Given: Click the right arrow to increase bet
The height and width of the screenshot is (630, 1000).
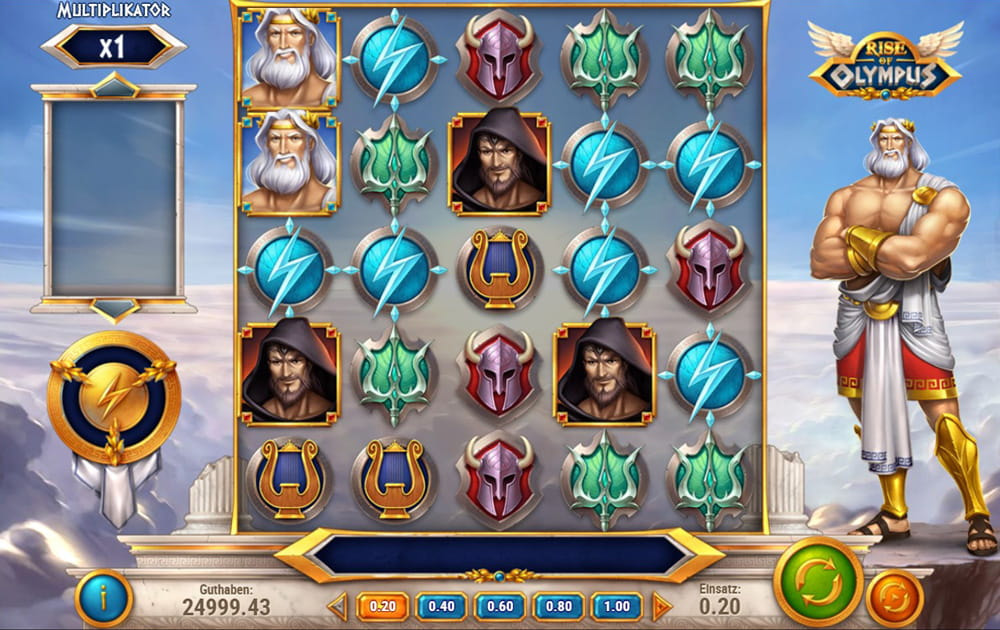Looking at the screenshot, I should click(661, 606).
